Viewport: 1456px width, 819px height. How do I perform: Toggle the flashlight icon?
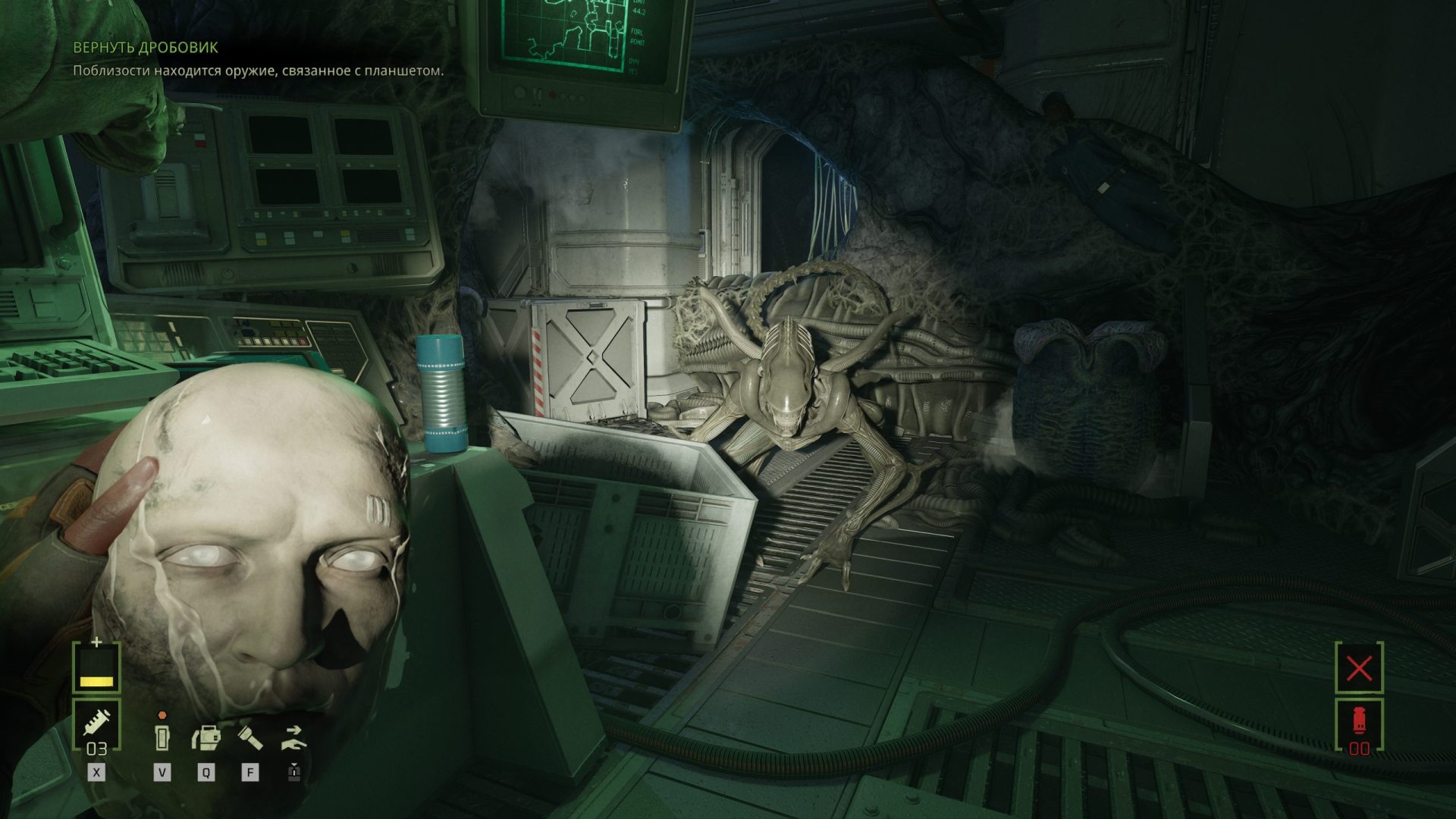pyautogui.click(x=250, y=736)
